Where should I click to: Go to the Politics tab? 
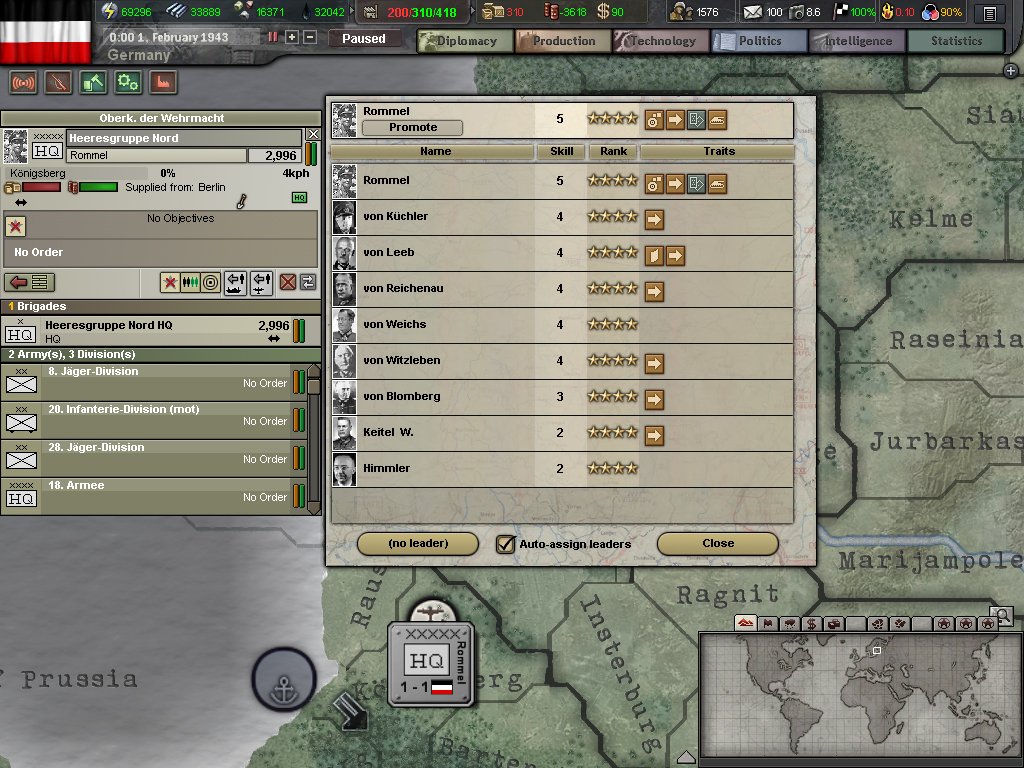coord(759,41)
